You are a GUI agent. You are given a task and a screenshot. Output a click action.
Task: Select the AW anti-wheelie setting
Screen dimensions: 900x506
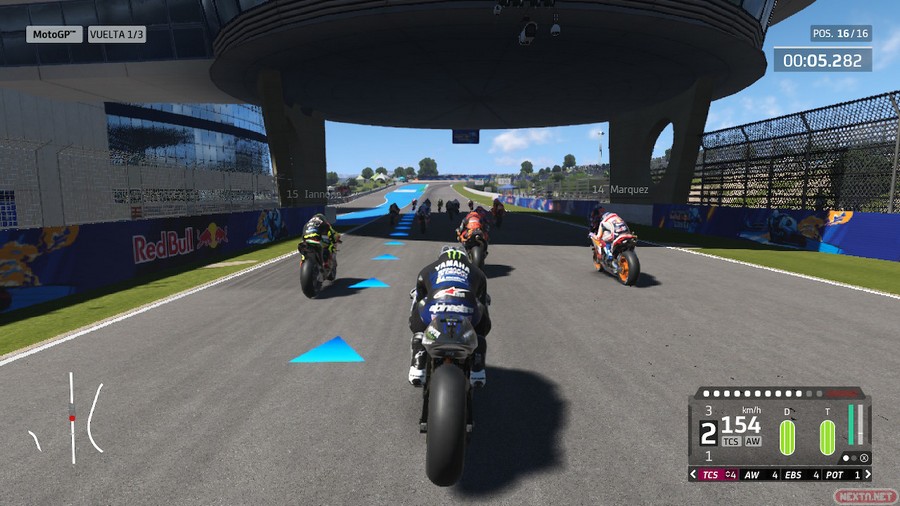(x=759, y=474)
